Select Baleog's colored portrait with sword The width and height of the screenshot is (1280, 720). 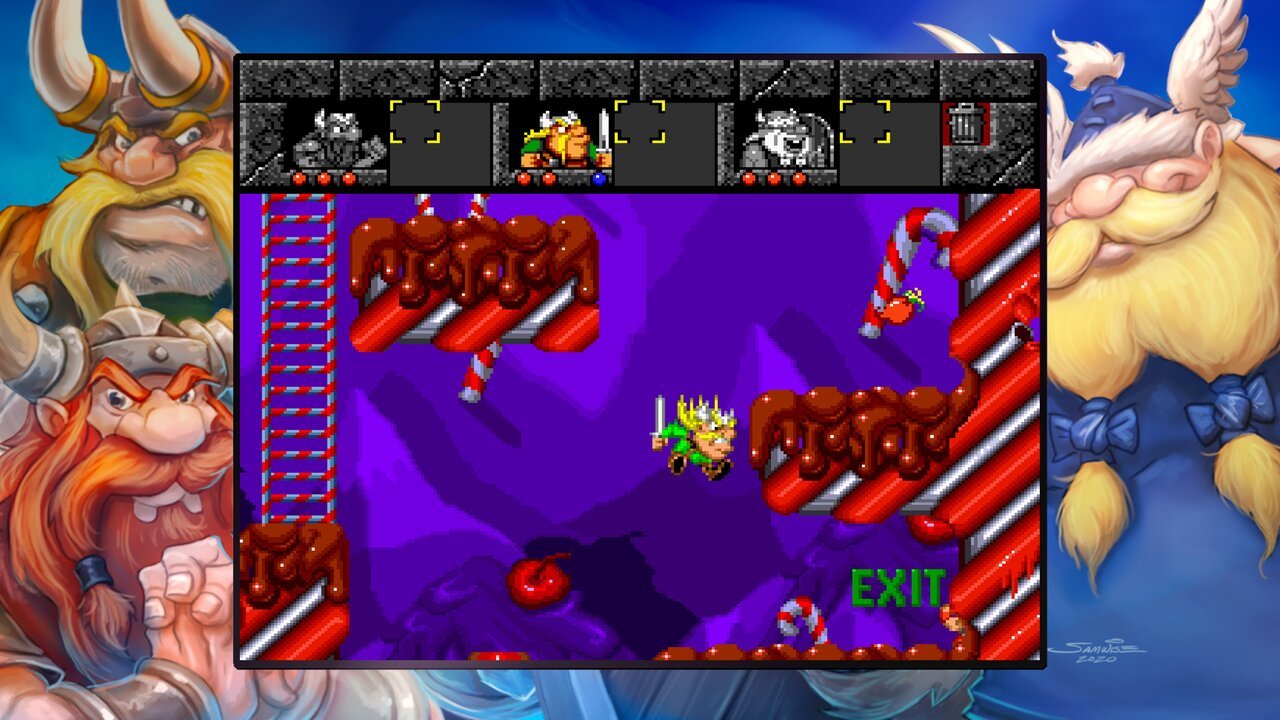click(563, 138)
